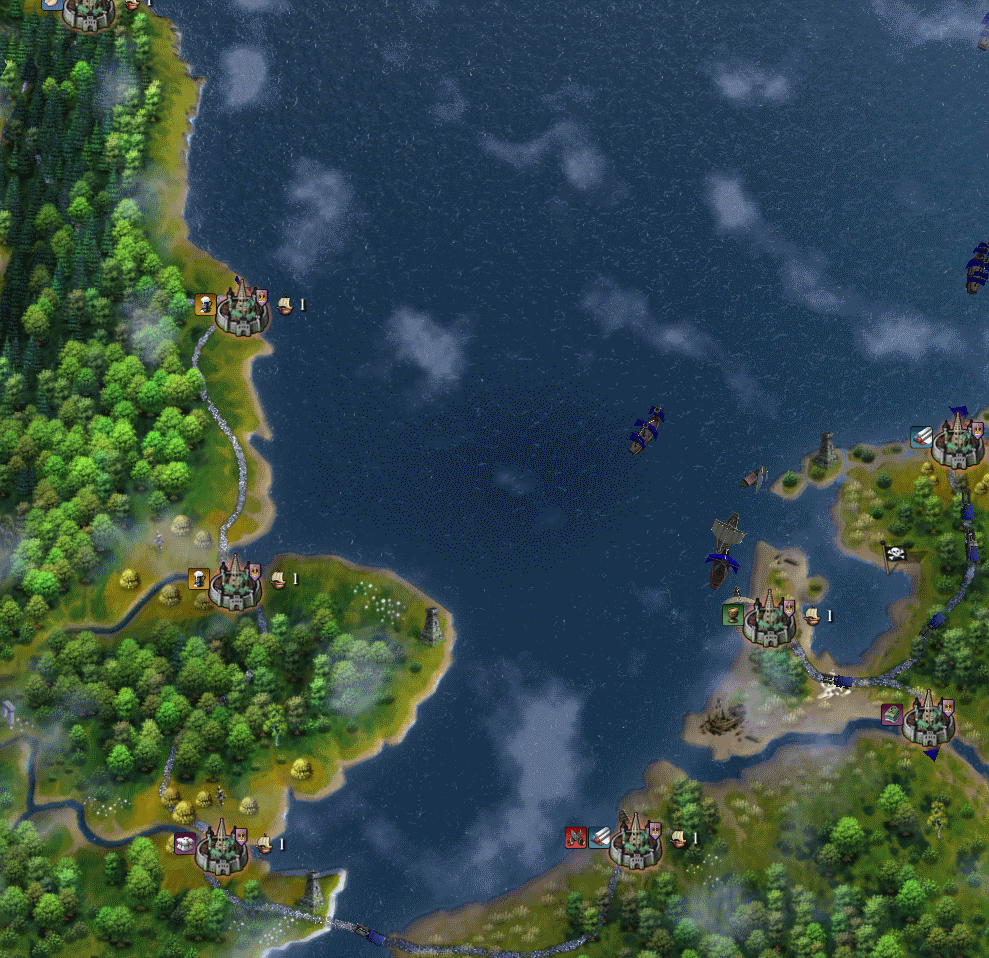Click the white cube trade good icon

[x=185, y=843]
